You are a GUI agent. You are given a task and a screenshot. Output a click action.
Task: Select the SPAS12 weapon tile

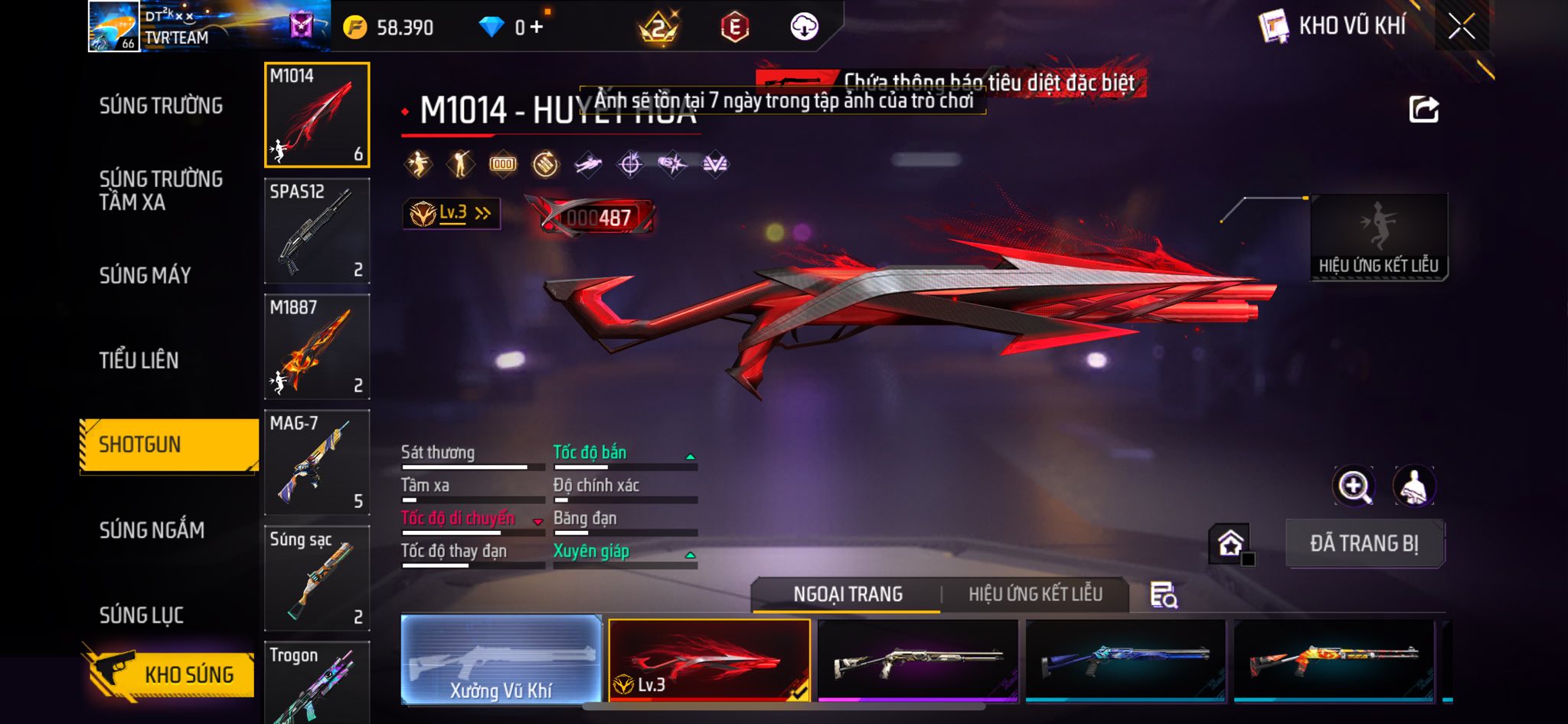pos(317,231)
